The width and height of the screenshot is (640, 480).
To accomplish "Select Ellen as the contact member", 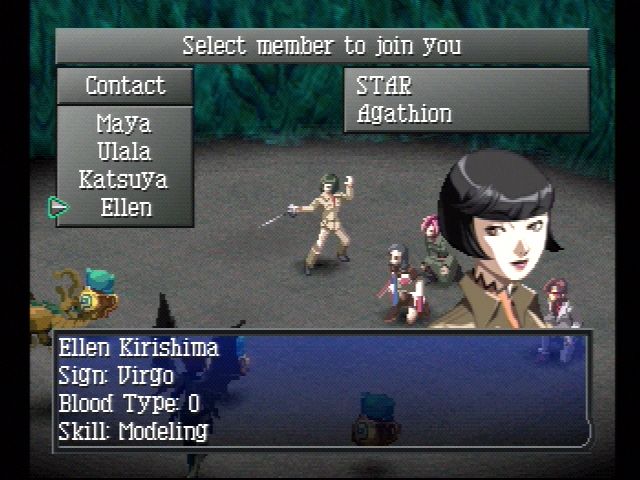I will point(126,208).
